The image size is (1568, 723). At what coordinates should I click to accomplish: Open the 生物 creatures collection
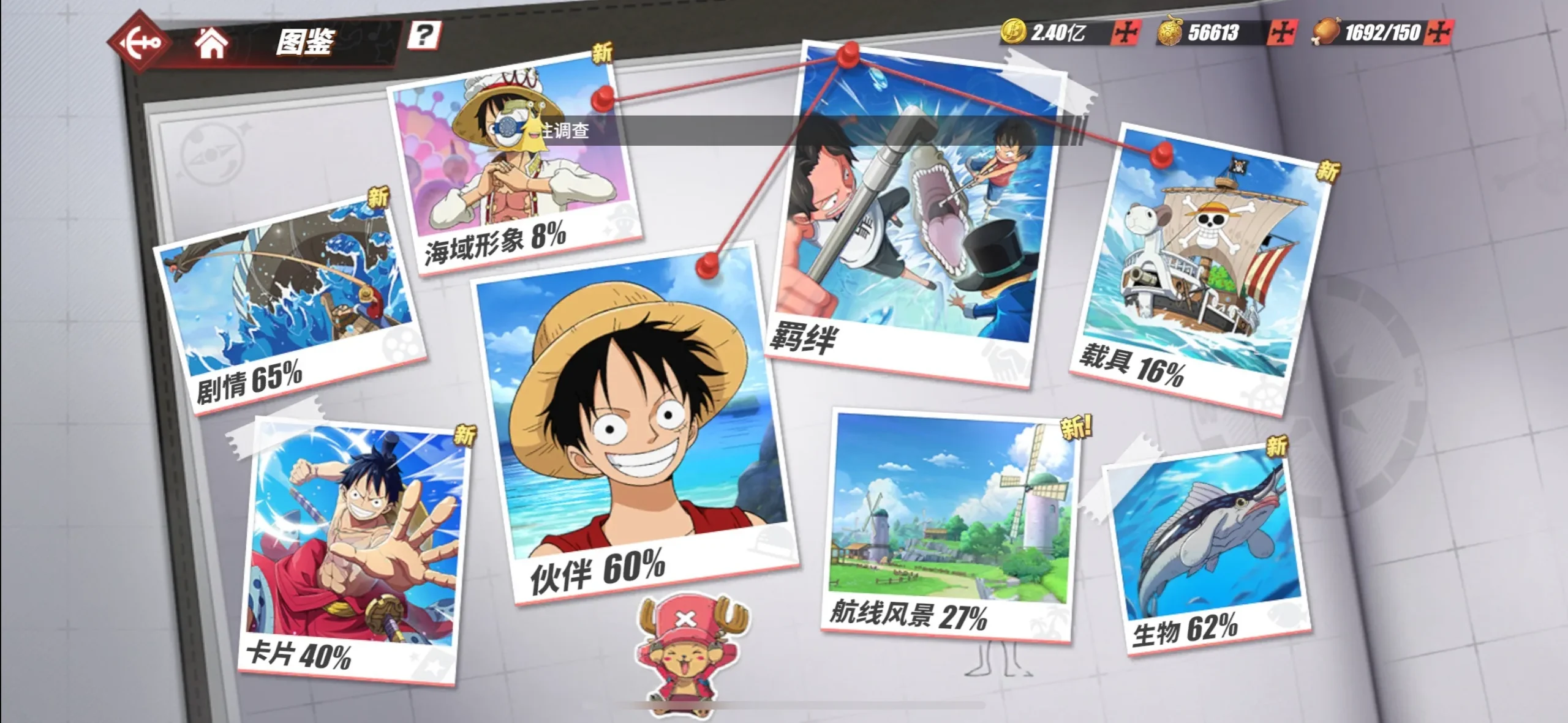point(1207,551)
